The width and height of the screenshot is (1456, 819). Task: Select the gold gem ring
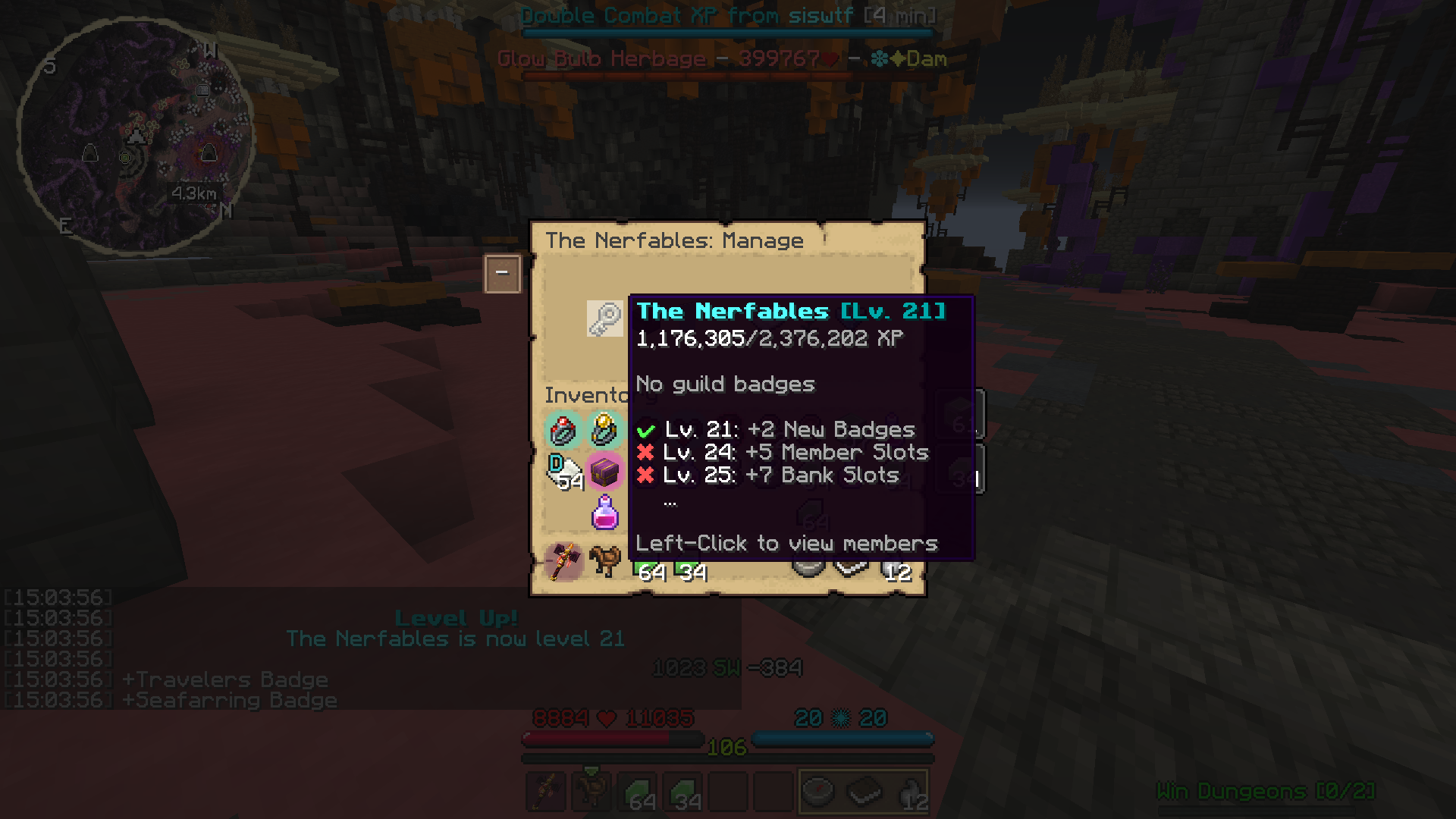coord(604,429)
